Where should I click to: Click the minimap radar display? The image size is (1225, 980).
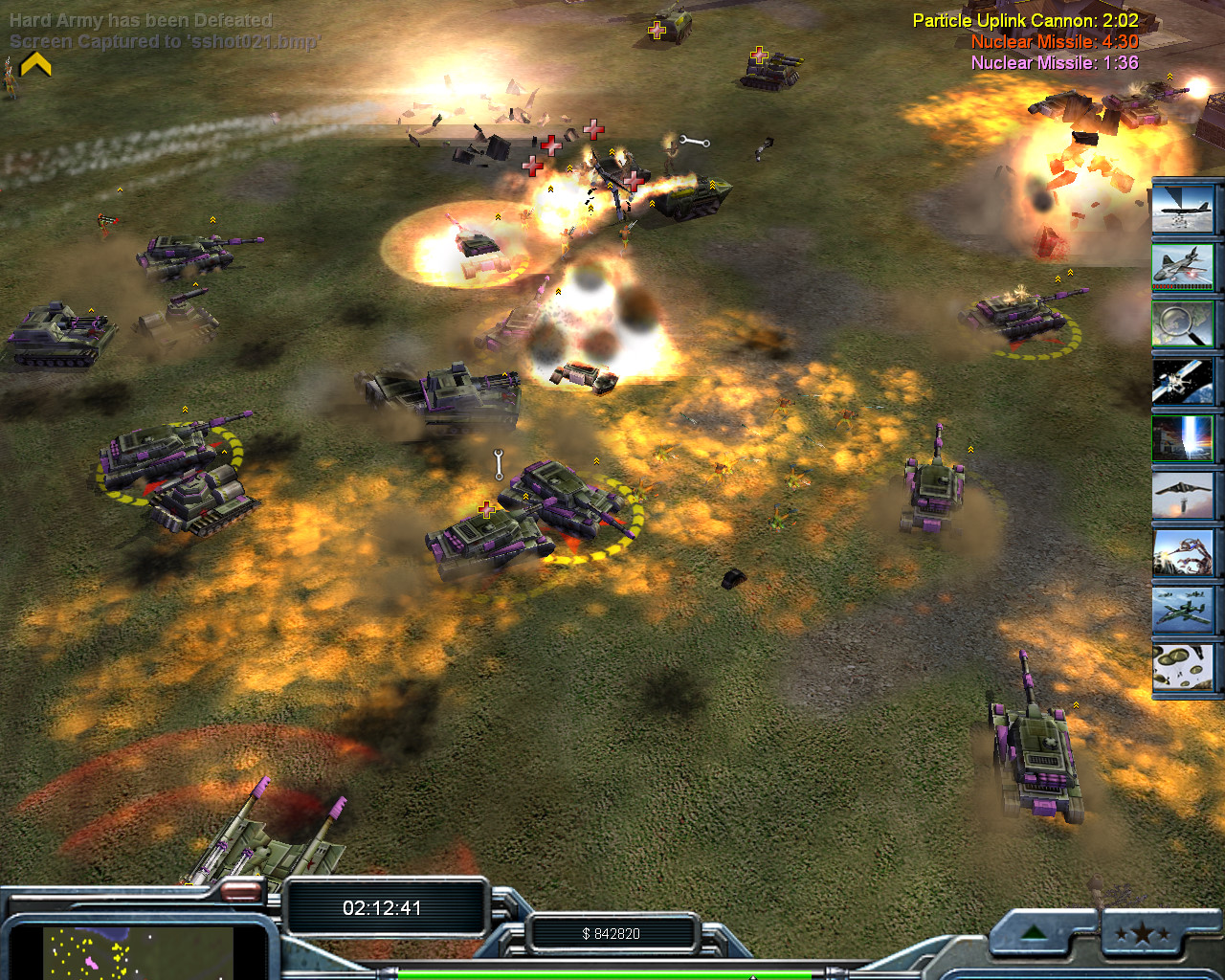pyautogui.click(x=139, y=953)
